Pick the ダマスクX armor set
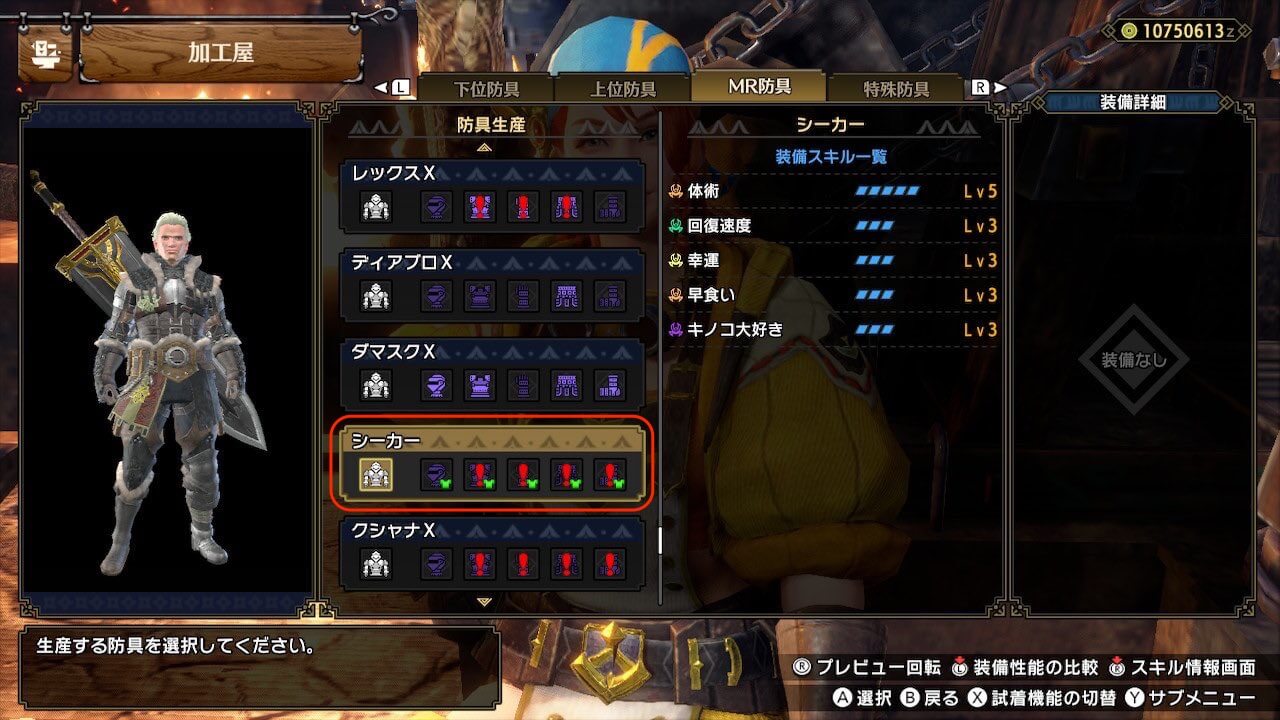 click(492, 374)
